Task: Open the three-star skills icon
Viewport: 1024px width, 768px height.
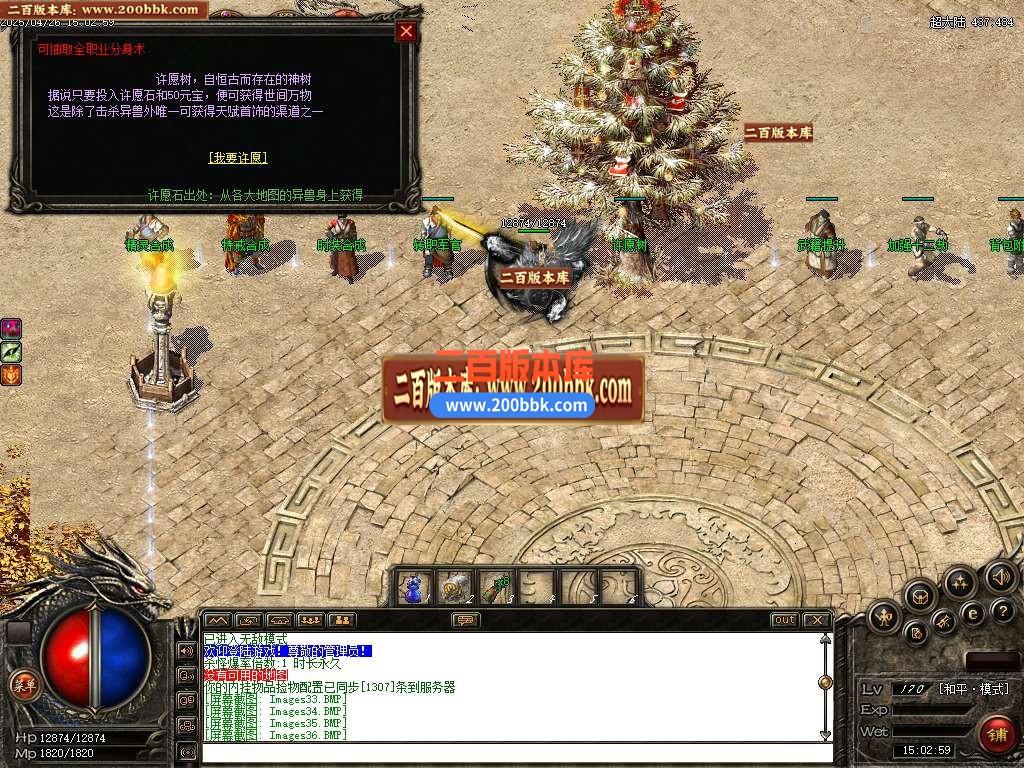Action: tap(959, 581)
